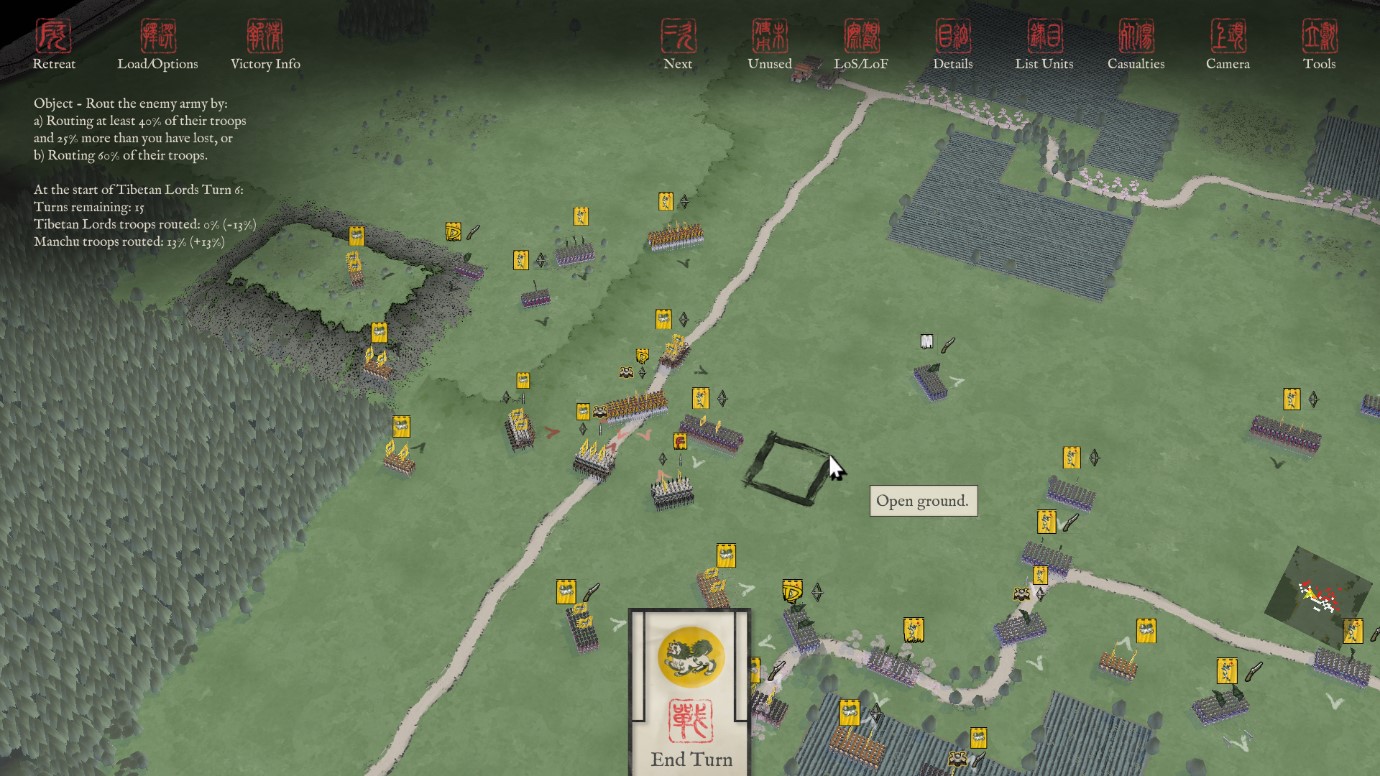
Task: Cycle to Unused units
Action: (x=770, y=45)
